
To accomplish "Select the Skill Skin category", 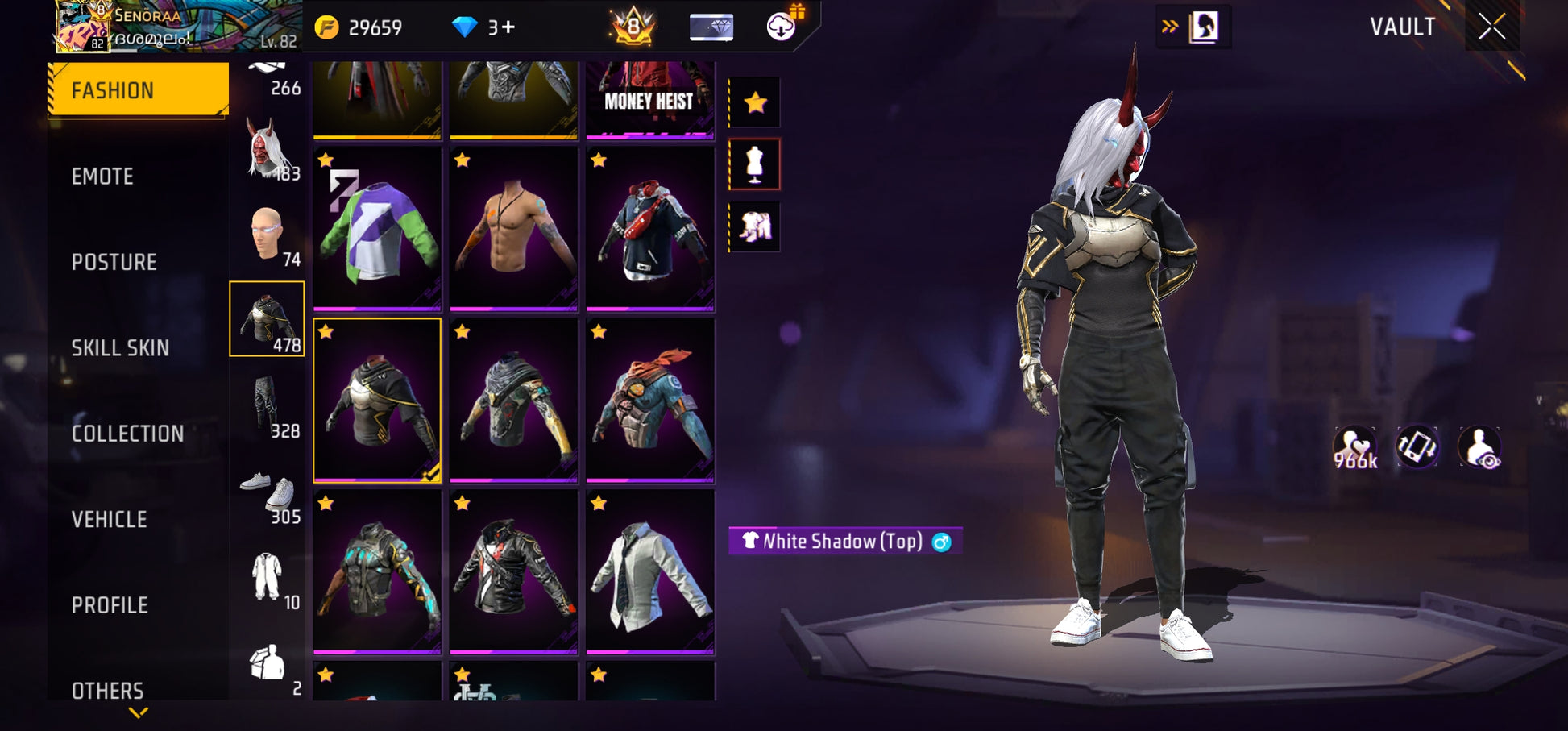I will 121,348.
